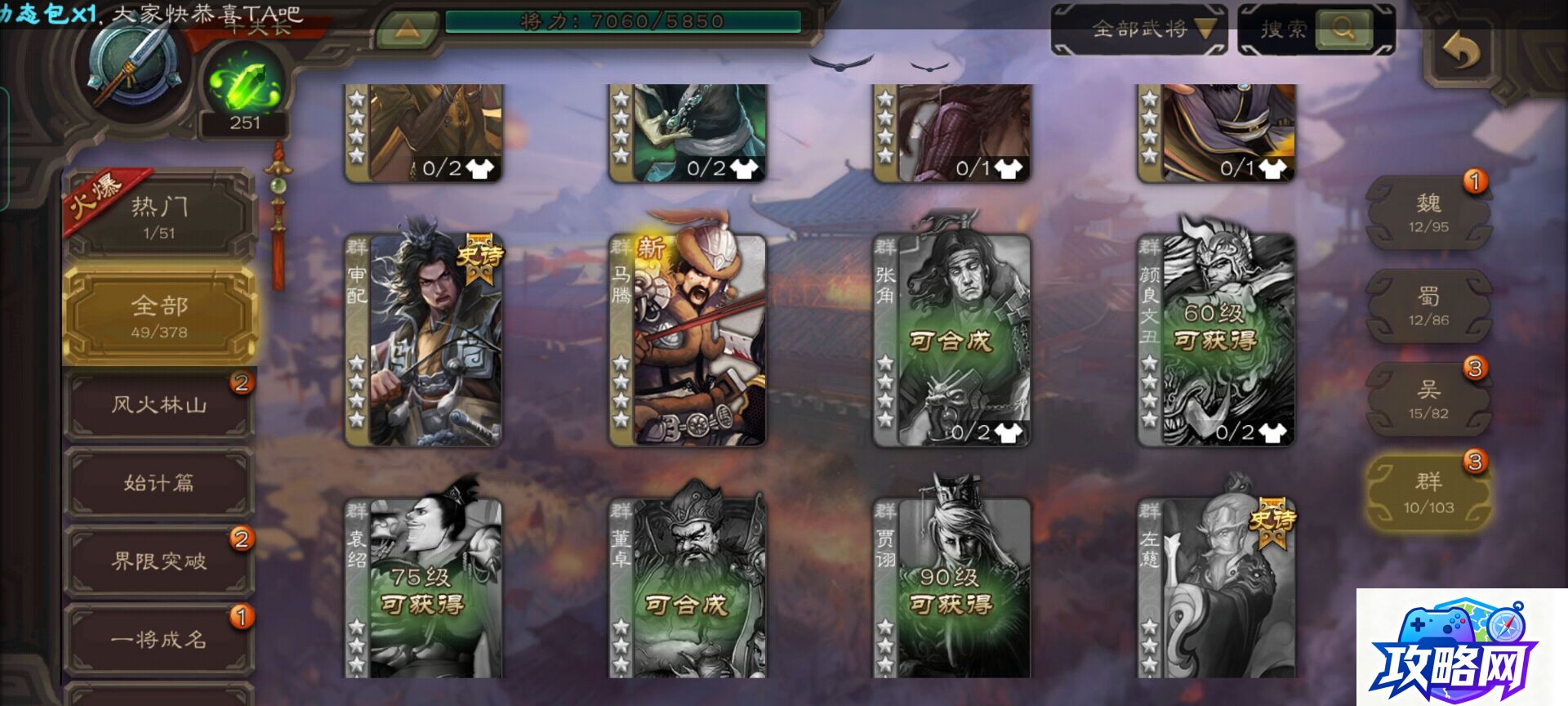This screenshot has width=1568, height=706.
Task: Filter by 魏 faction
Action: click(1428, 212)
